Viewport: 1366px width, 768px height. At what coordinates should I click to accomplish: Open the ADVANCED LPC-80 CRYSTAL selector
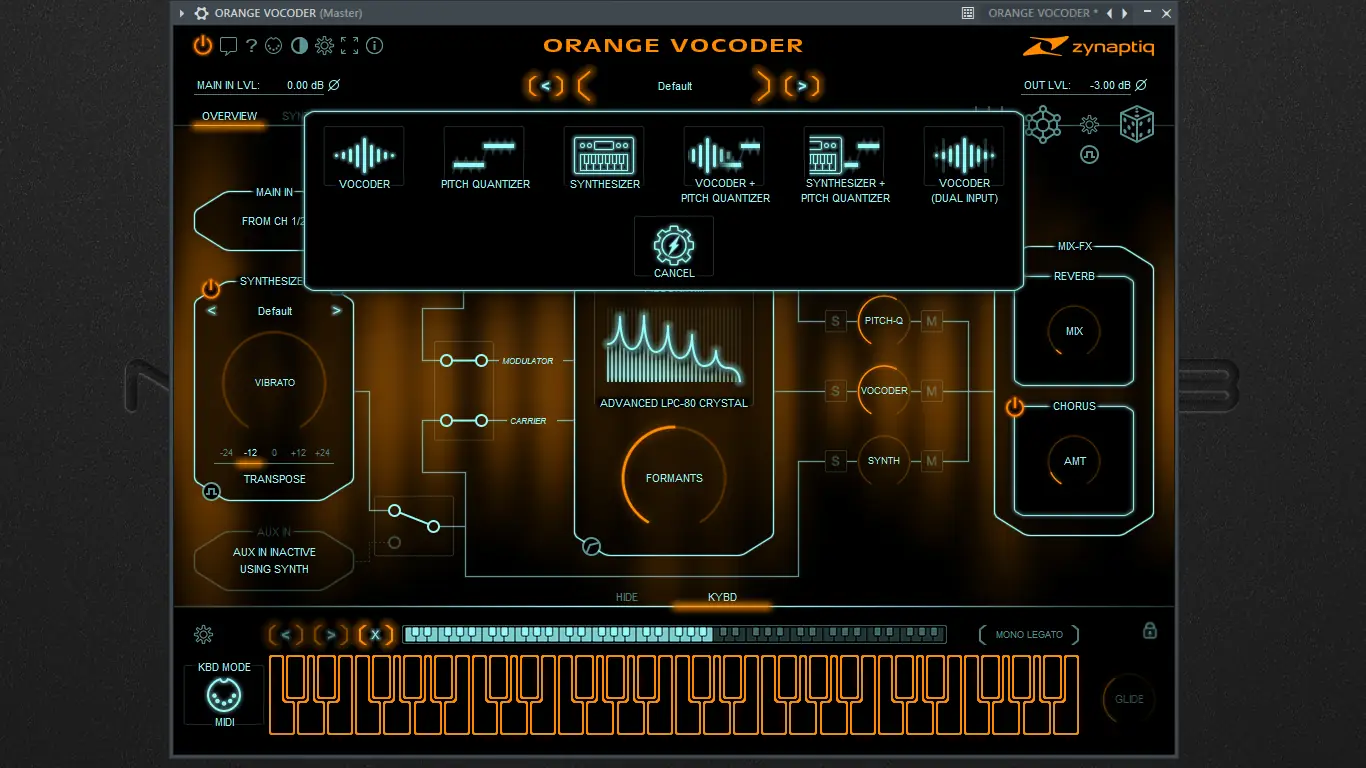[x=673, y=403]
